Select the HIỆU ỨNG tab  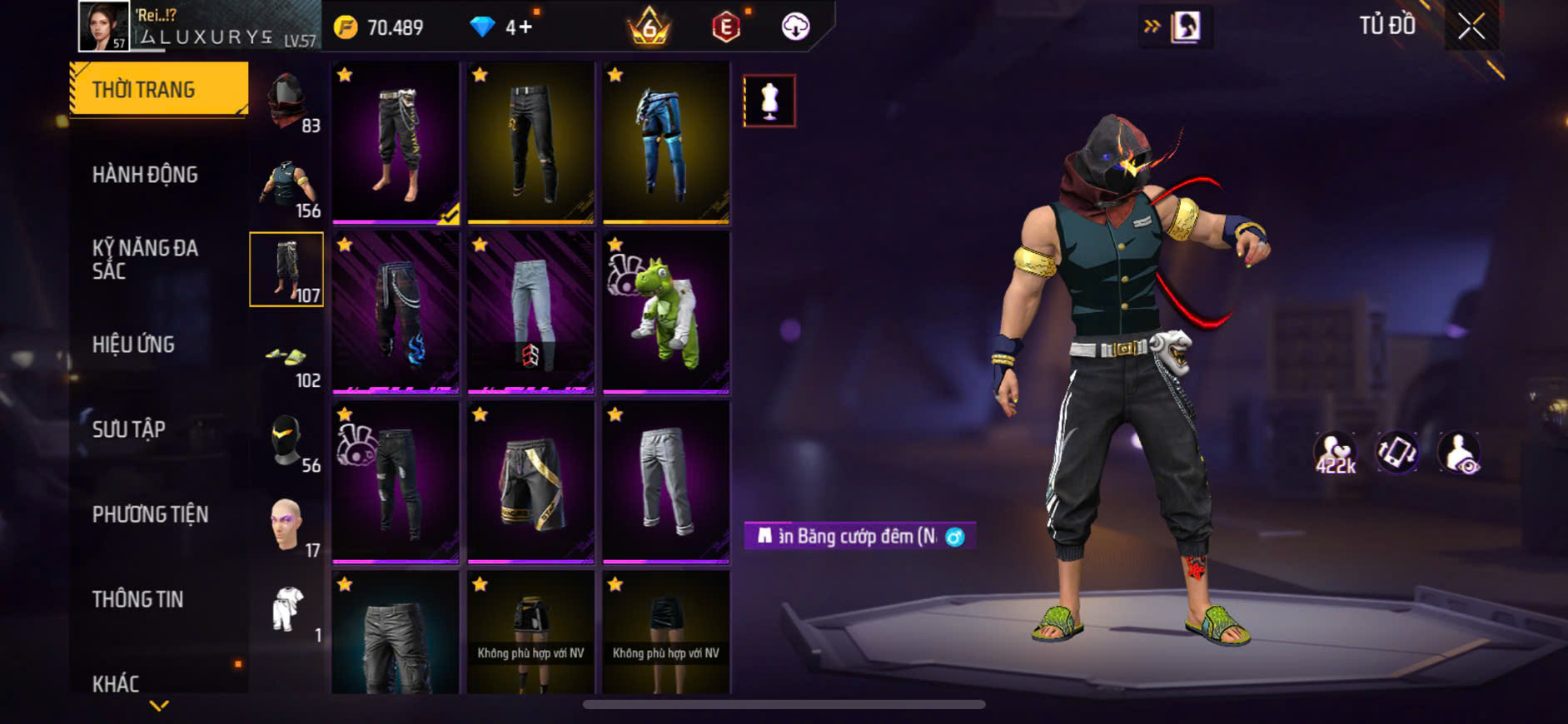pyautogui.click(x=133, y=345)
